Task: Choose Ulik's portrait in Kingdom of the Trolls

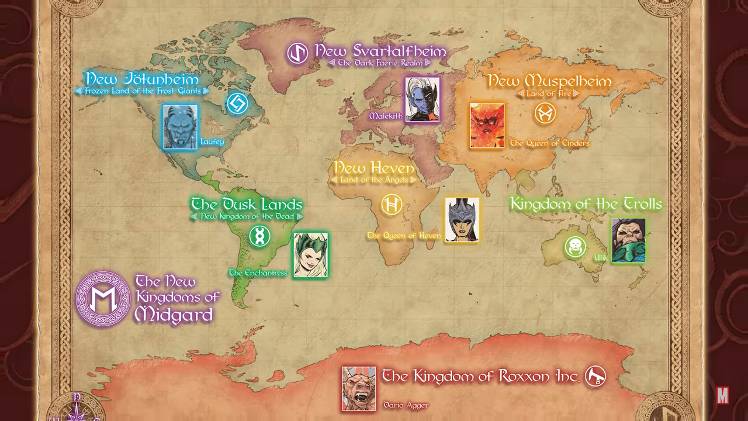Action: tap(628, 240)
